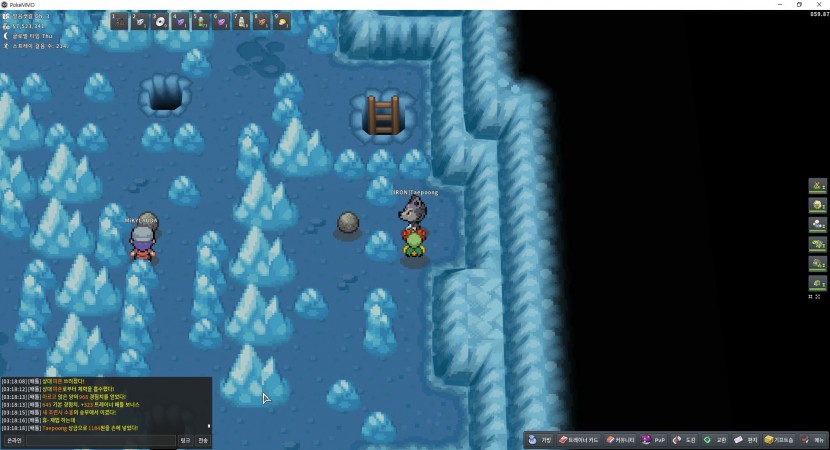Open the Pokédex (도감) button
The image size is (830, 450).
pyautogui.click(x=685, y=440)
